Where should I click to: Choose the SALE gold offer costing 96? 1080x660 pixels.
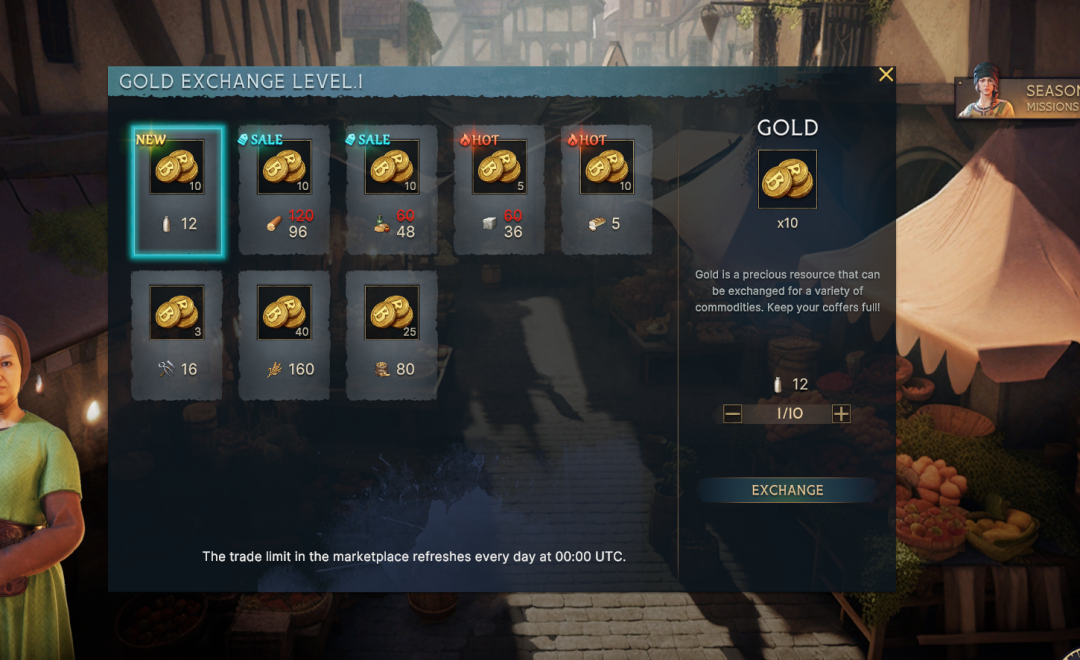[284, 190]
